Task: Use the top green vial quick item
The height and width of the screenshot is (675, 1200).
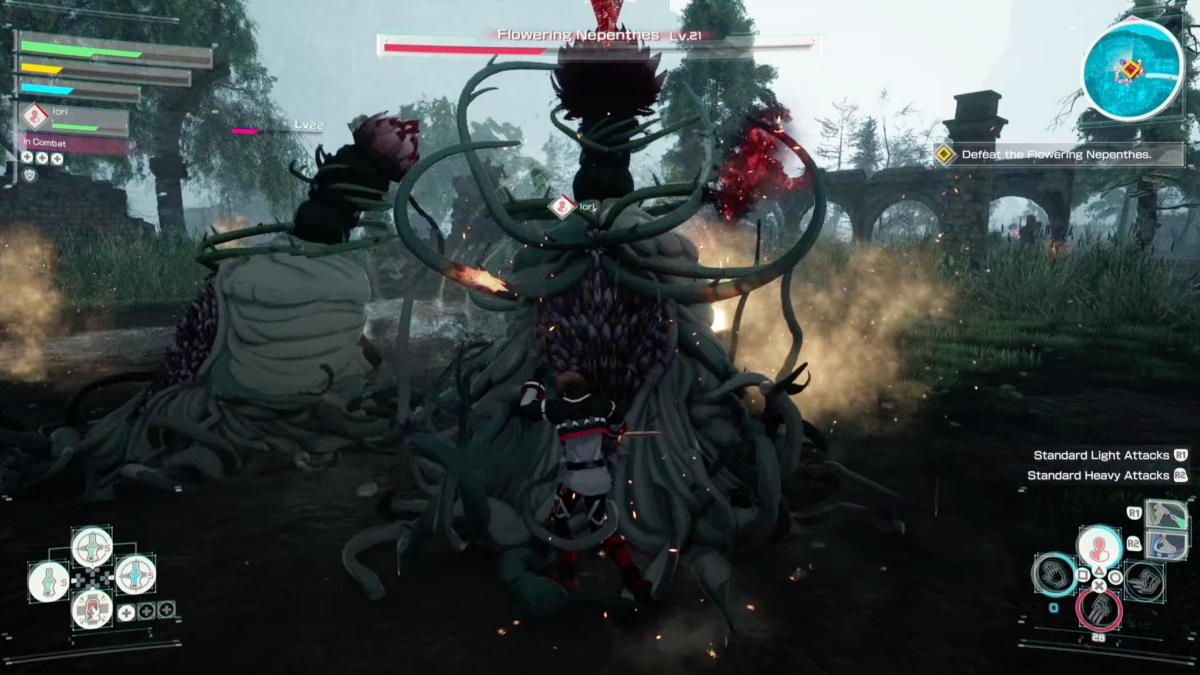Action: [x=92, y=547]
